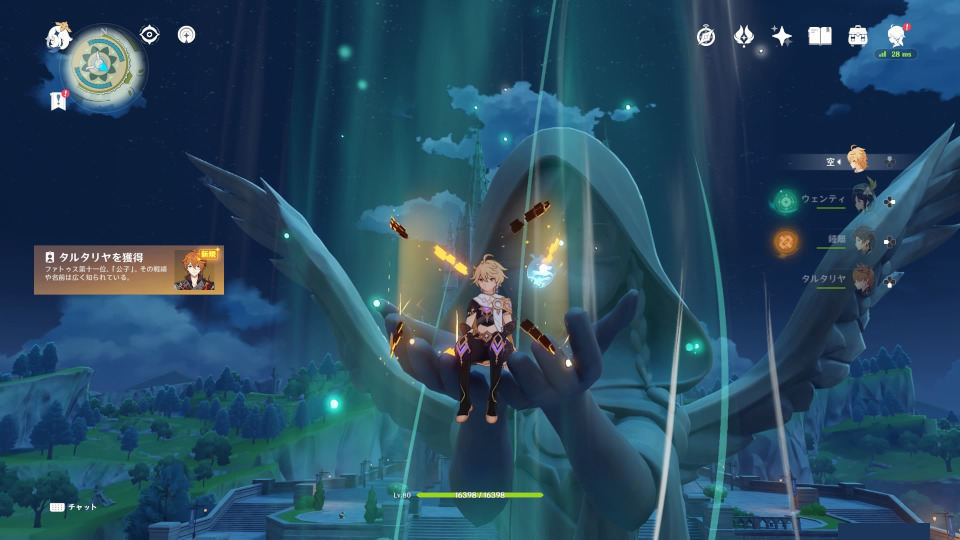Screen dimensions: 960x540
Task: Open the circular minimap
Action: pos(106,60)
